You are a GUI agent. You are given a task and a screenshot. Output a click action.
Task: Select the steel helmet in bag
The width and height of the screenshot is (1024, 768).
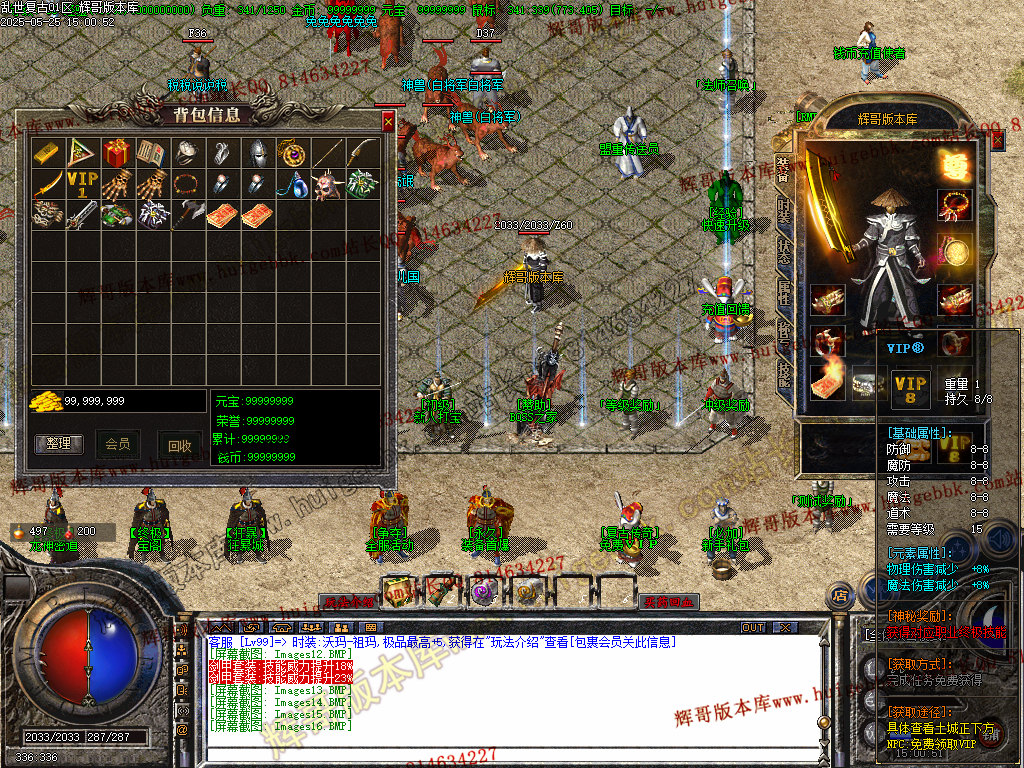tap(256, 153)
